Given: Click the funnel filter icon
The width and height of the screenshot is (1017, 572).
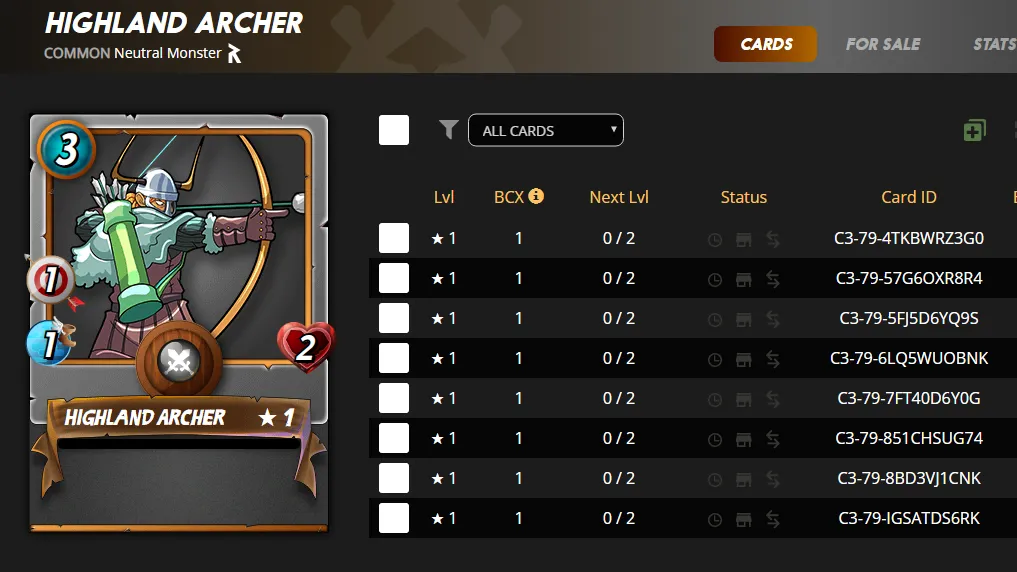Looking at the screenshot, I should click(x=449, y=129).
